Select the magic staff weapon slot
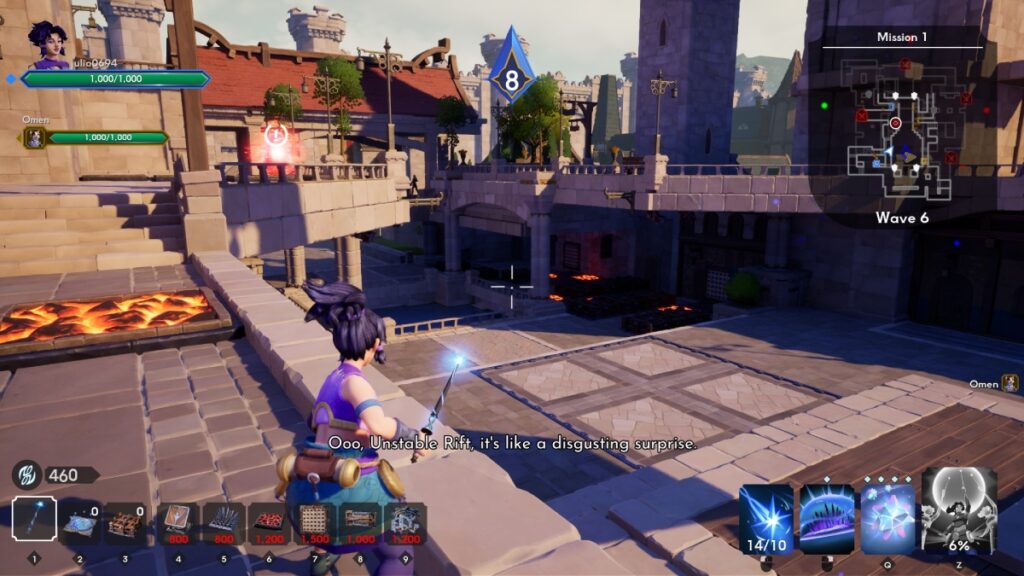This screenshot has width=1024, height=576. (34, 520)
